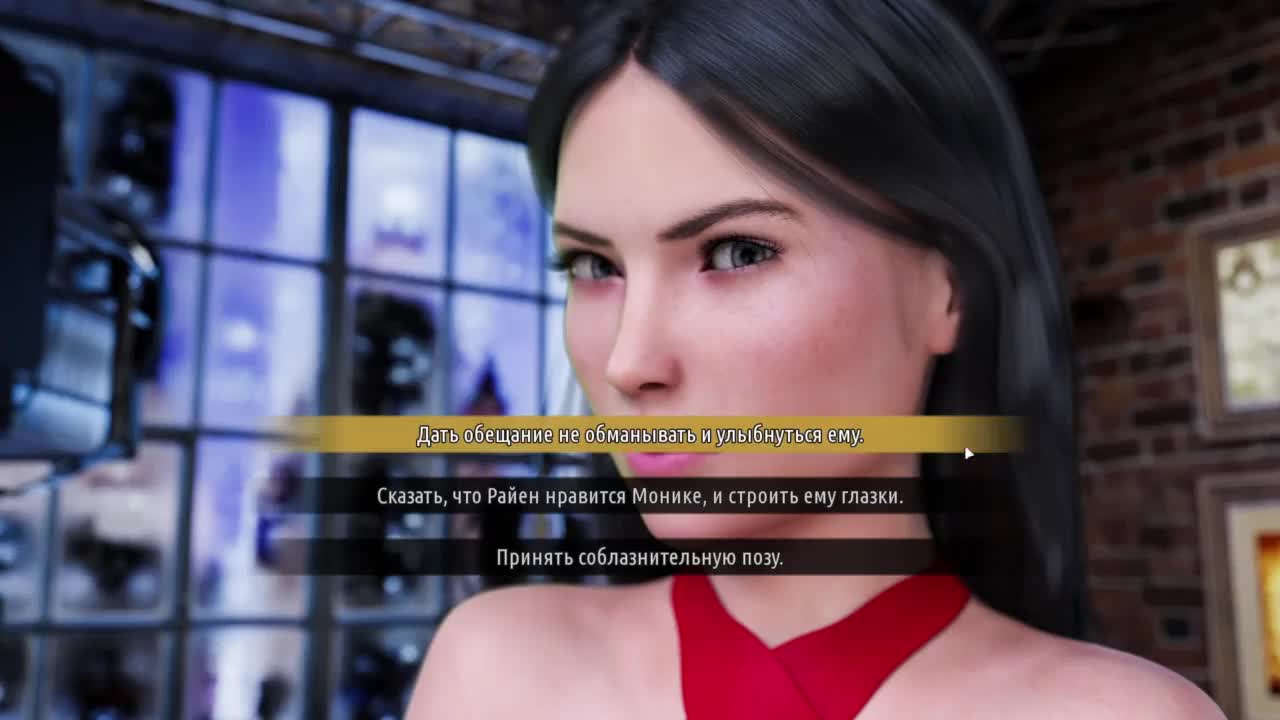Select the "Сказать, что Райен нравится Монике" option

click(640, 496)
